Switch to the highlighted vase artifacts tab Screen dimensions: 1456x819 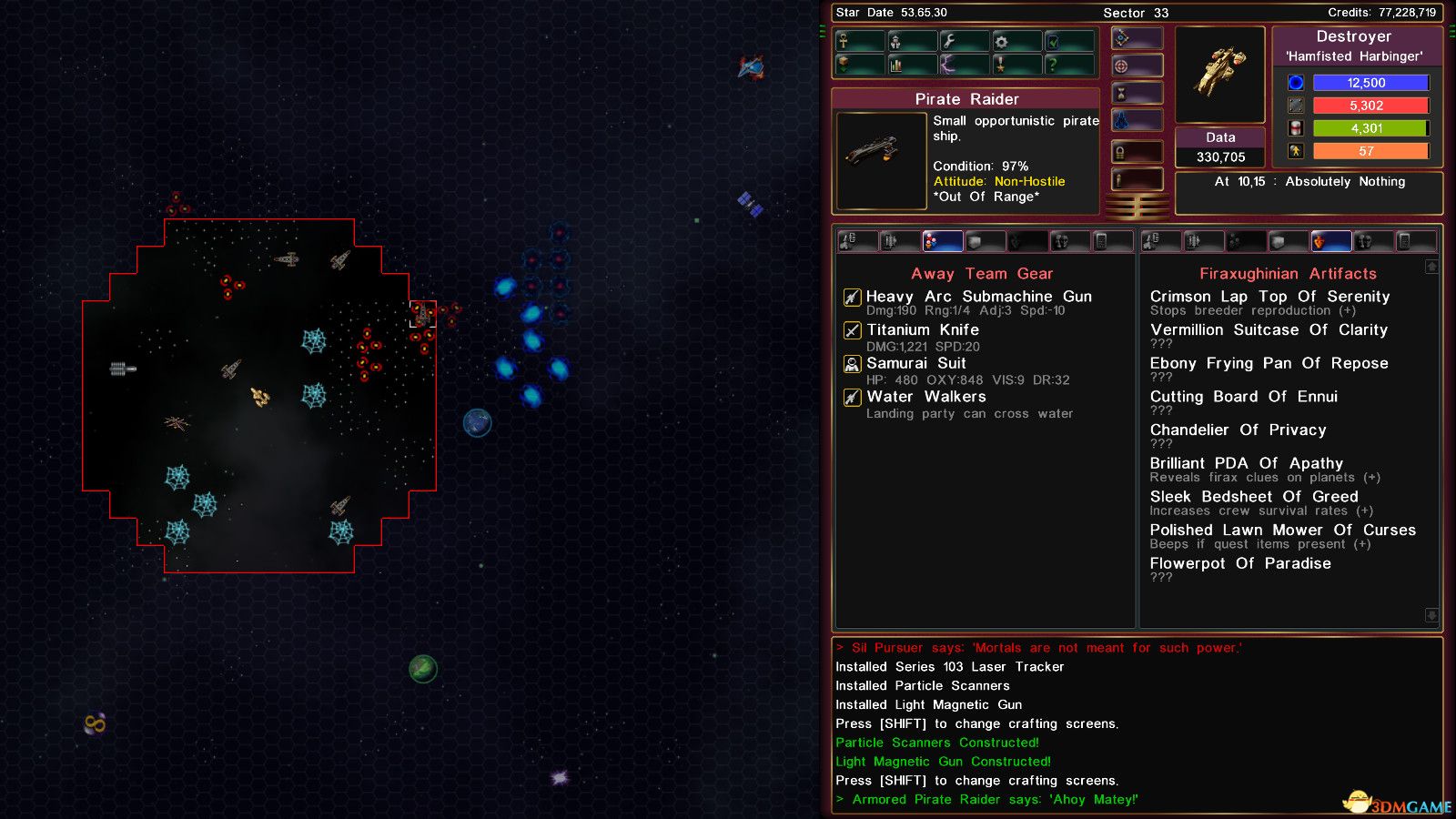click(x=1330, y=241)
